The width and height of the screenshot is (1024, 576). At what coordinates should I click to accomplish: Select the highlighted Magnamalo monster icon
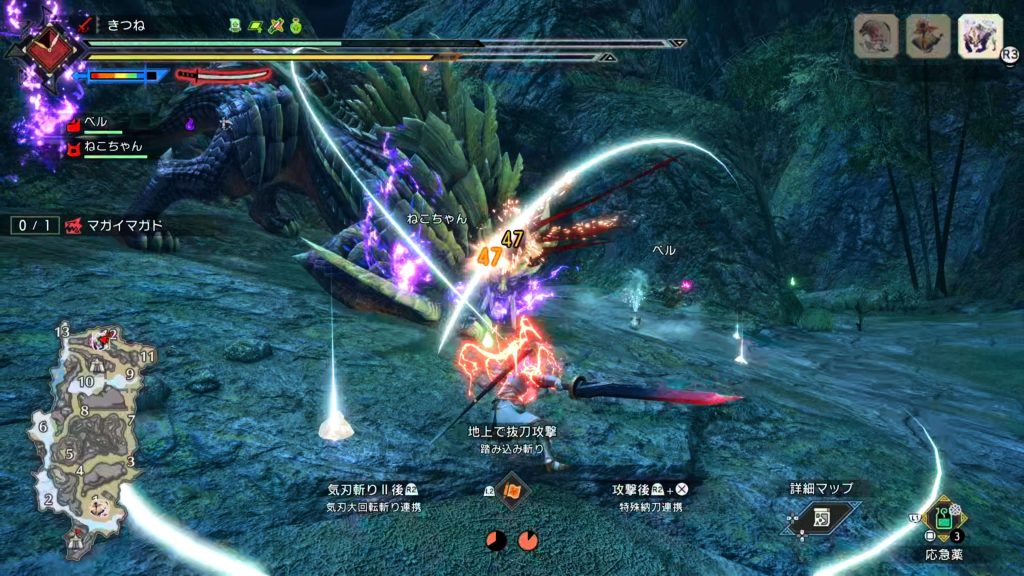(980, 36)
